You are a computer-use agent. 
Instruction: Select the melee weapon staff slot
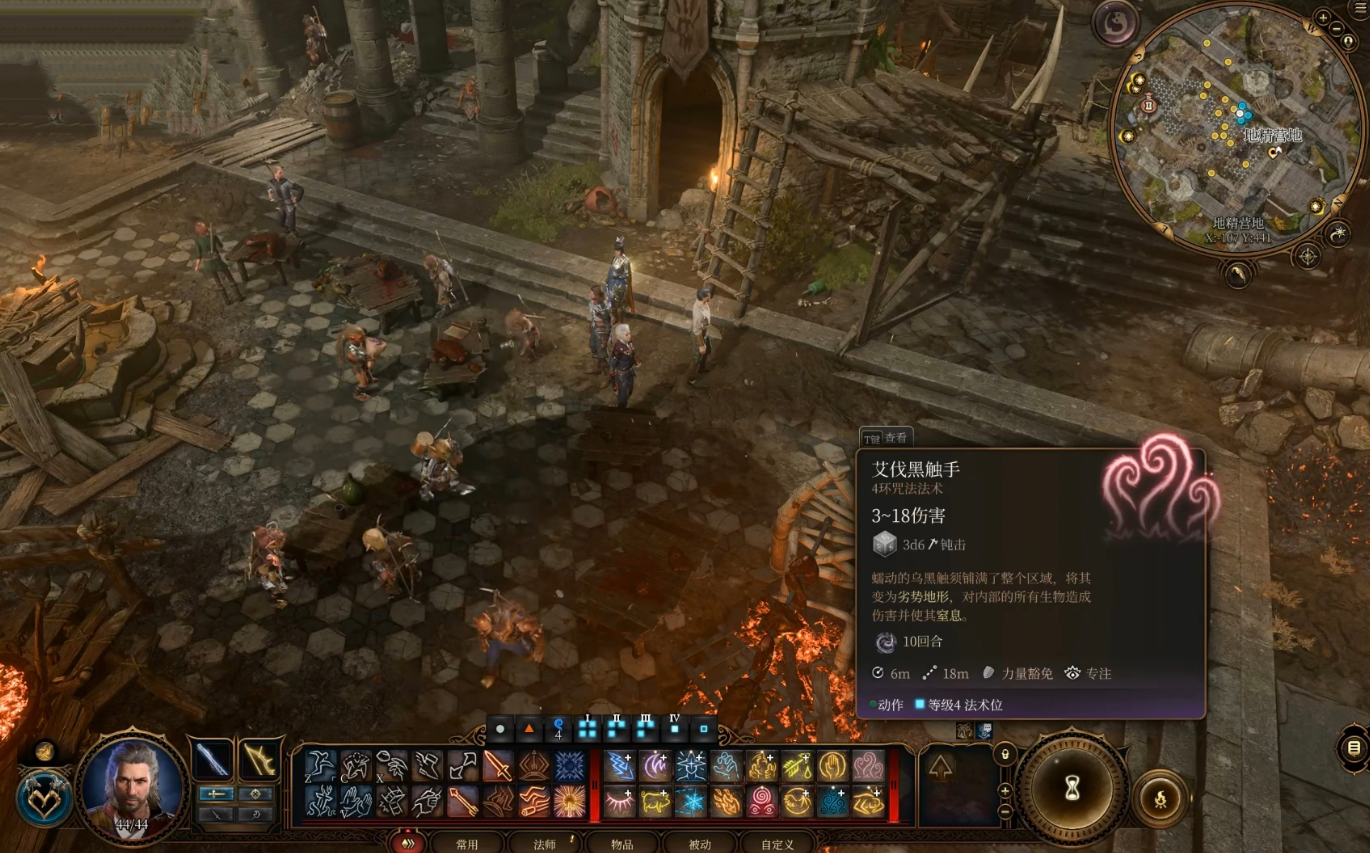coord(213,761)
